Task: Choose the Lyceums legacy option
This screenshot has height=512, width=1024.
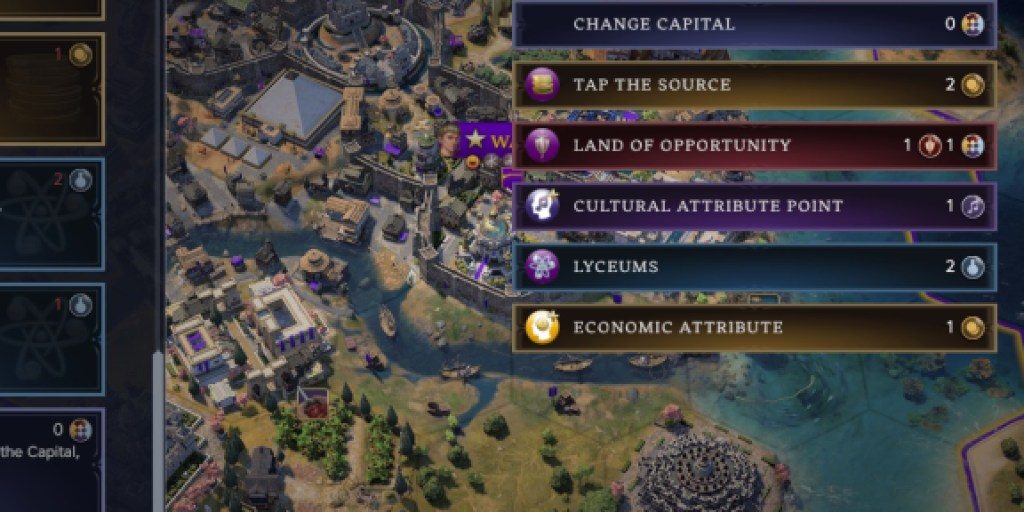Action: pyautogui.click(x=754, y=267)
